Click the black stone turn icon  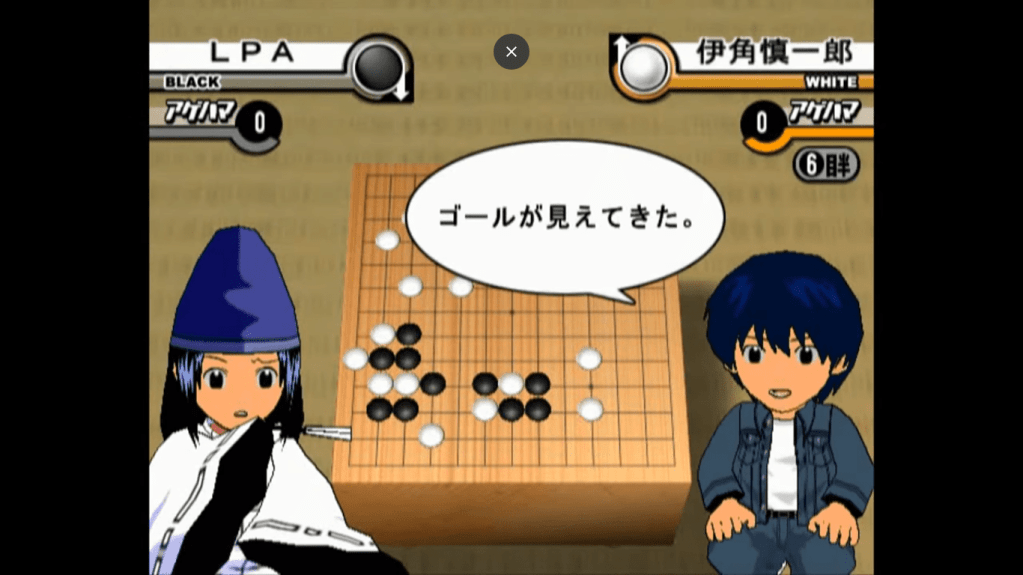[380, 68]
